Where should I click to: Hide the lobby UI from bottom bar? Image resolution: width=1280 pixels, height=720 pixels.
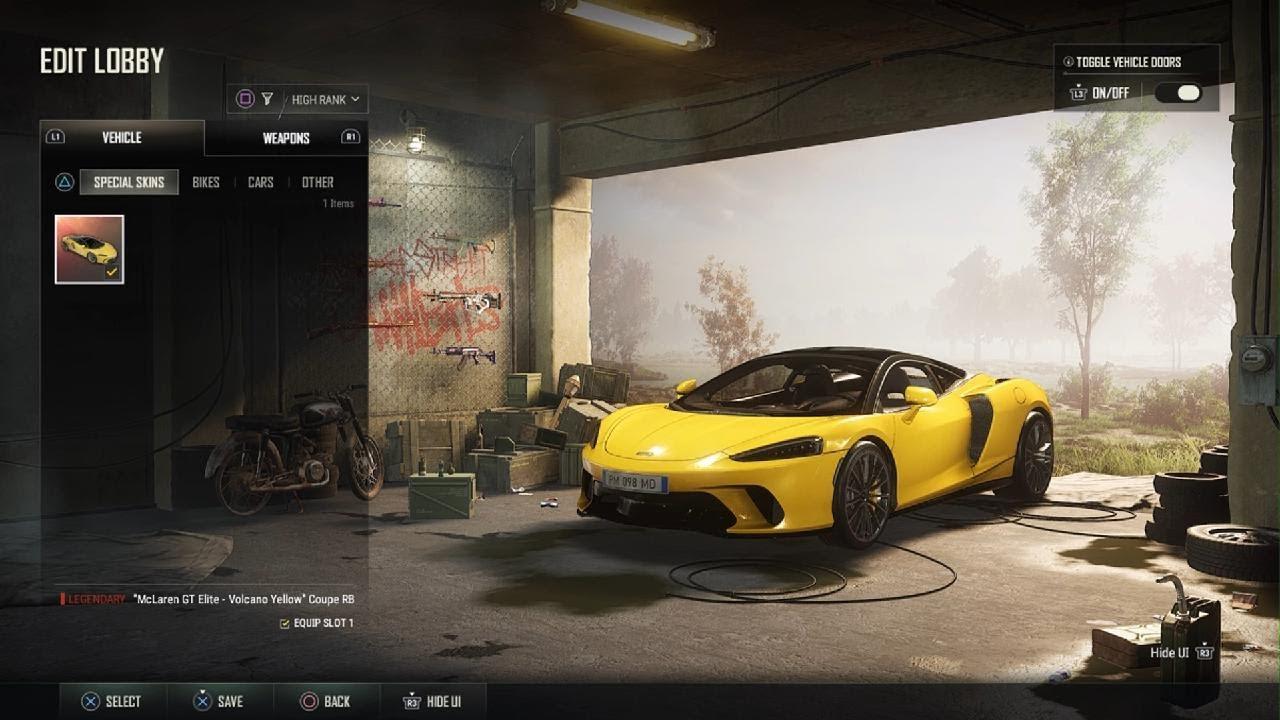click(431, 701)
